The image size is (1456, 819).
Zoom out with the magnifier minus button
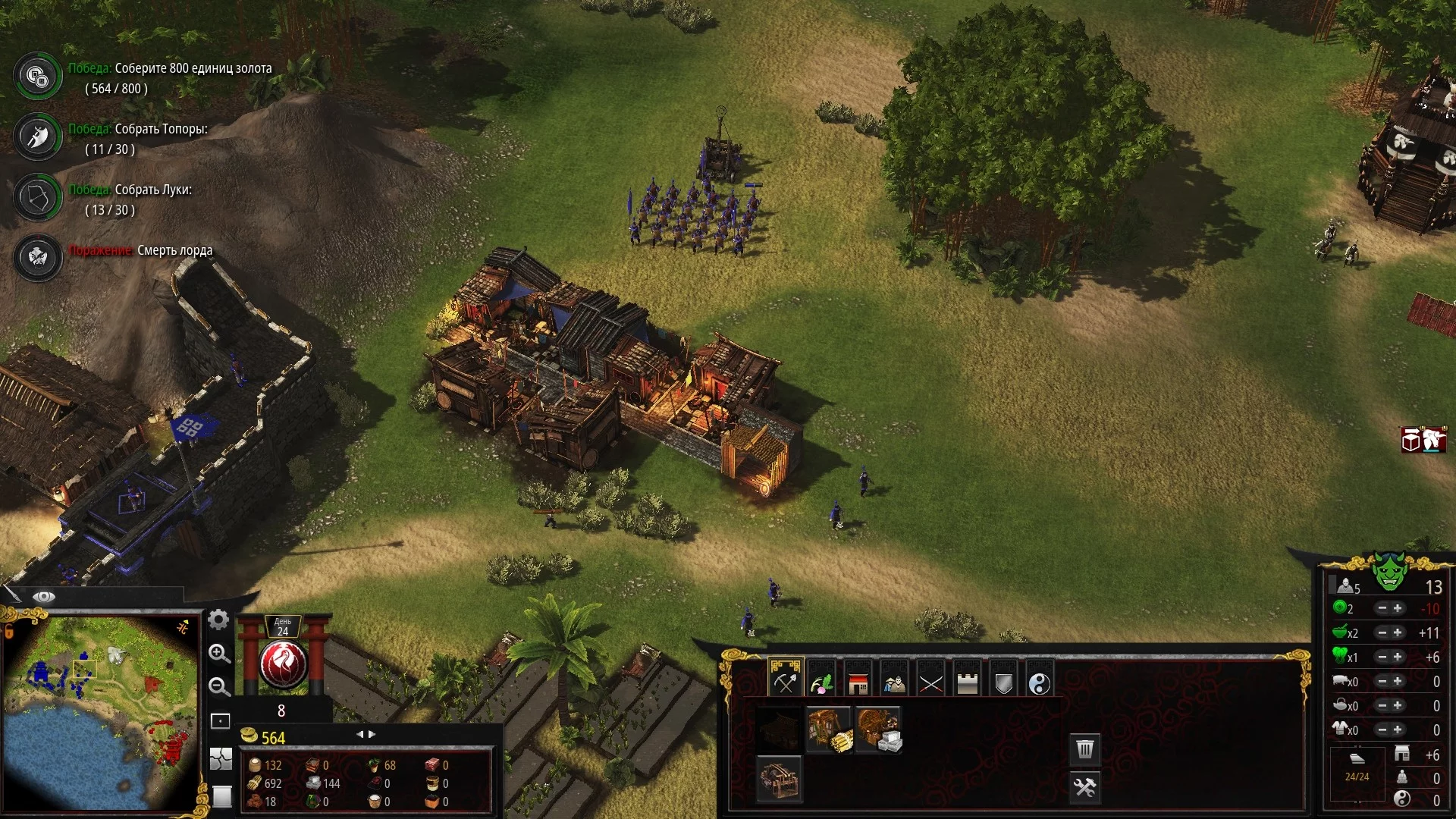click(x=219, y=686)
